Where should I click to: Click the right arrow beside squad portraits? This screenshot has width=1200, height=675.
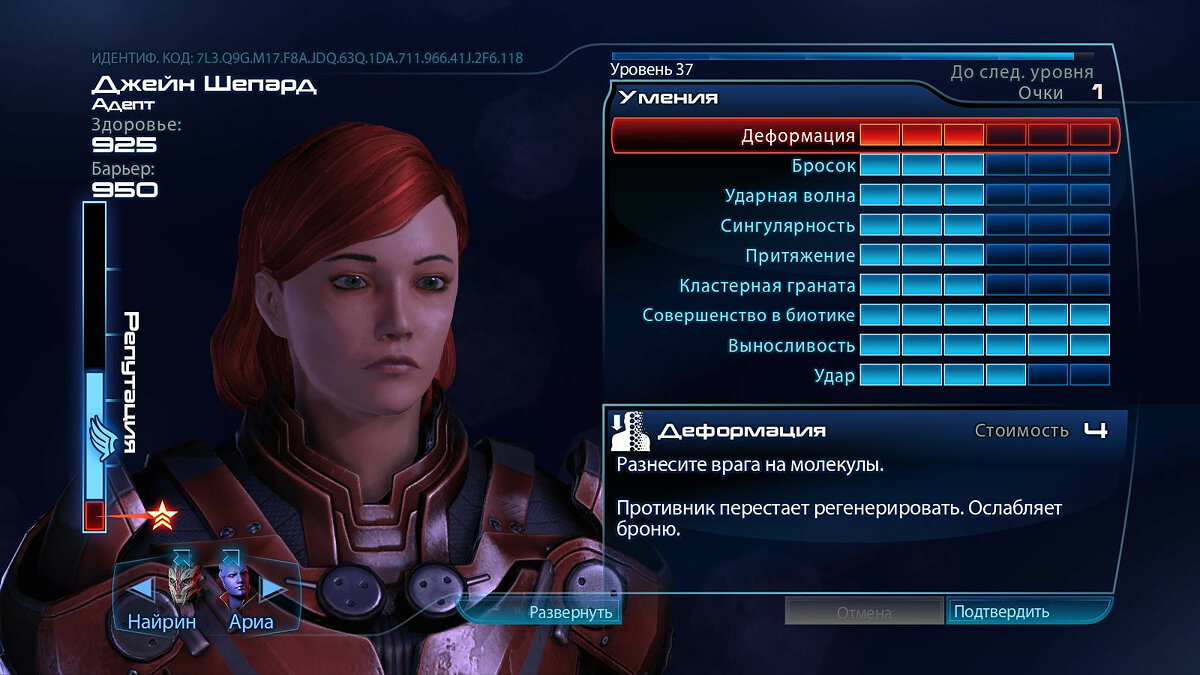coord(273,590)
